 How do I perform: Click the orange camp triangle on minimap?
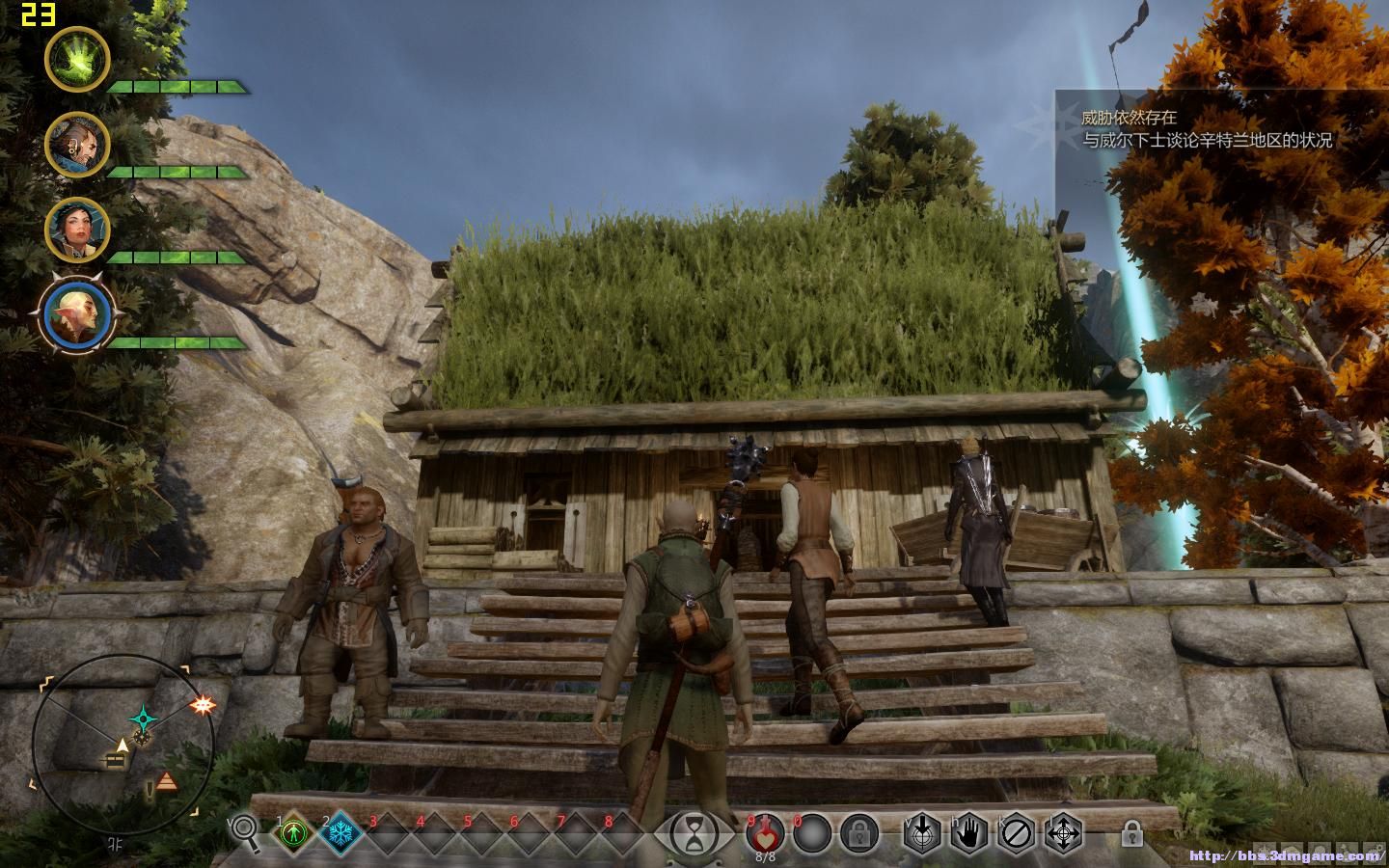pos(167,781)
